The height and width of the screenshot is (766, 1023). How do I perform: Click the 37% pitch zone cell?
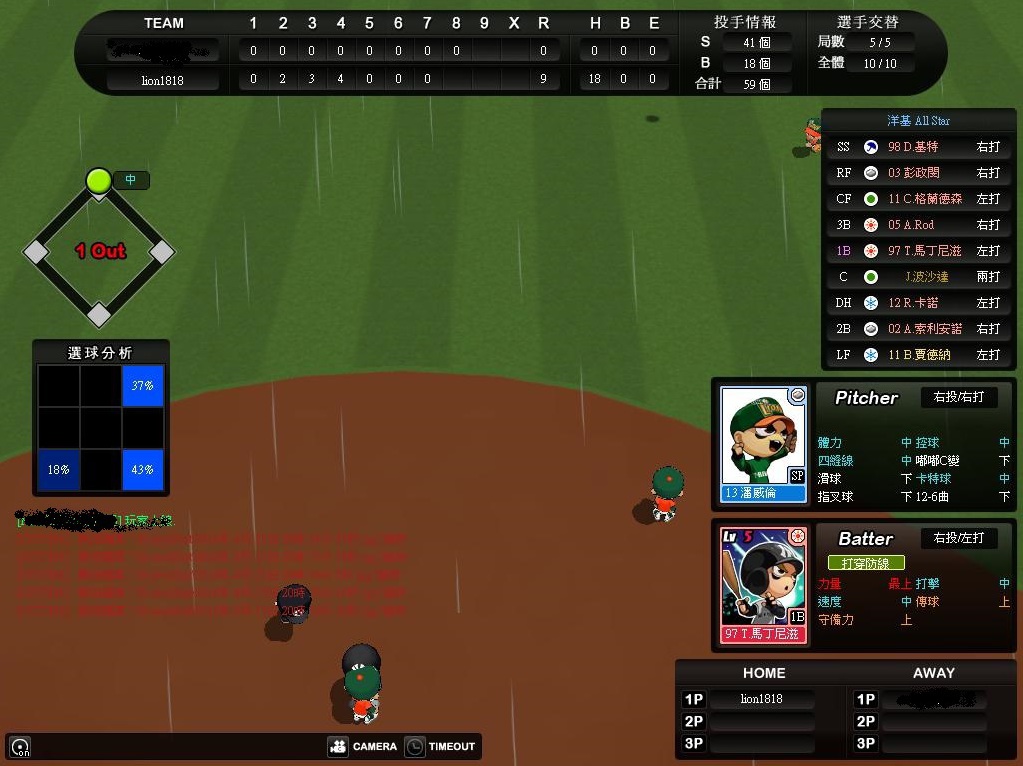[143, 385]
